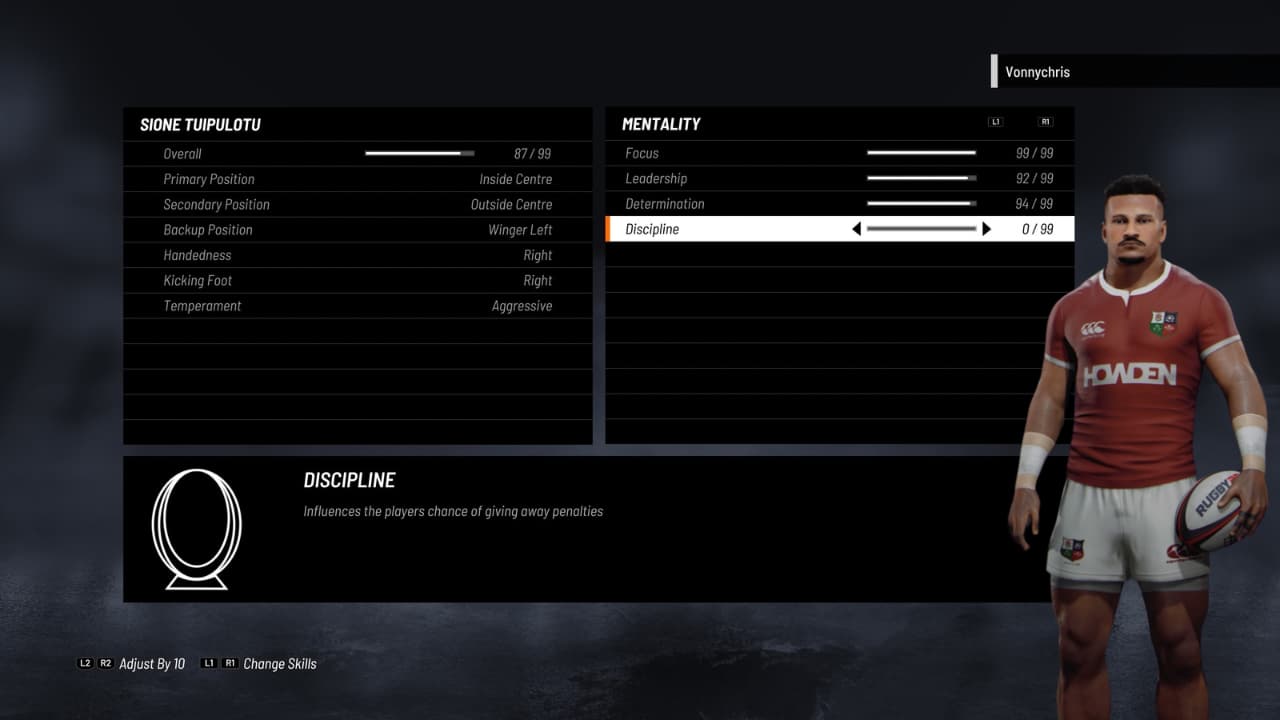Select the Handedness row

[357, 255]
